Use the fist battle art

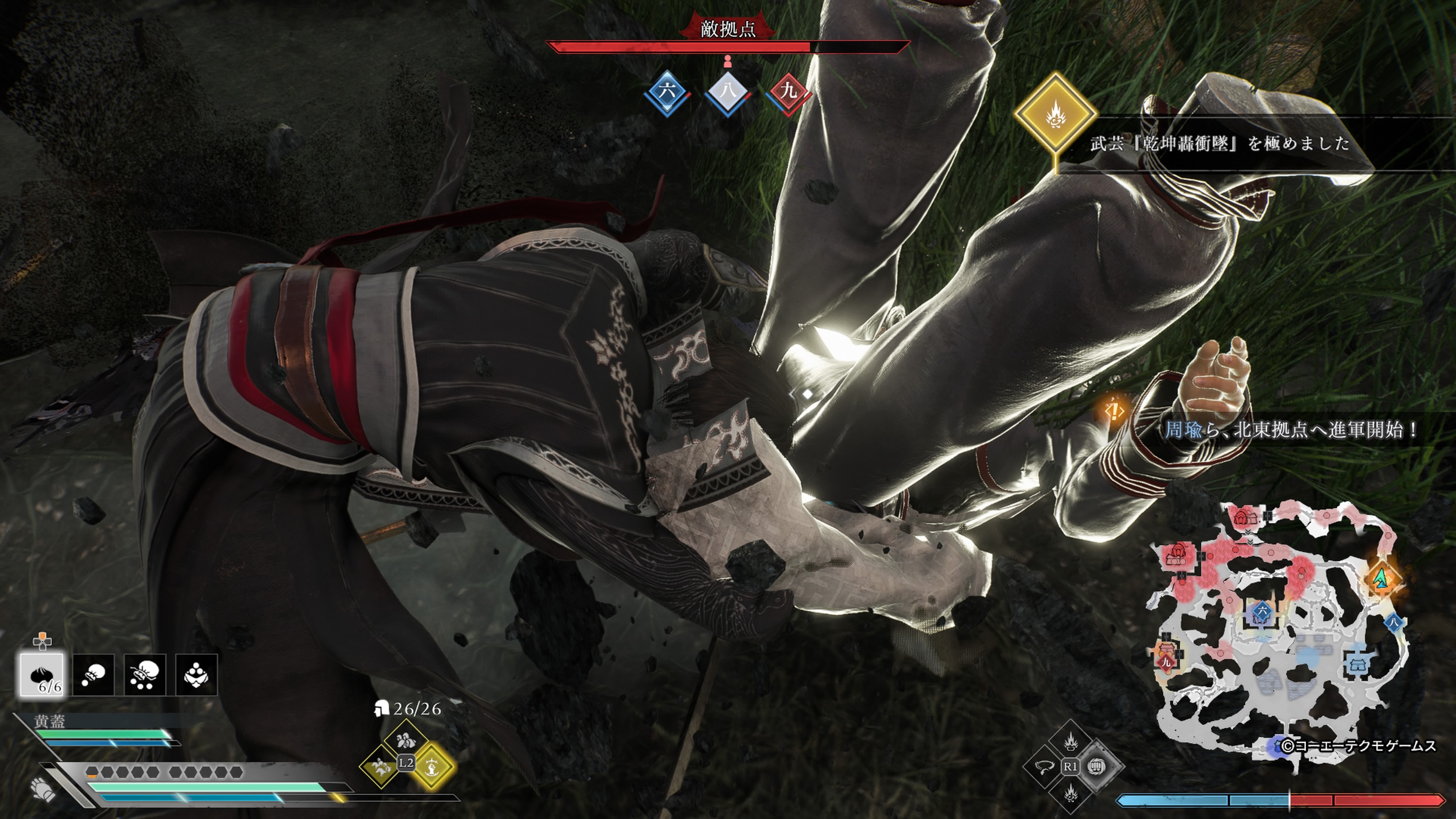[x=1097, y=766]
